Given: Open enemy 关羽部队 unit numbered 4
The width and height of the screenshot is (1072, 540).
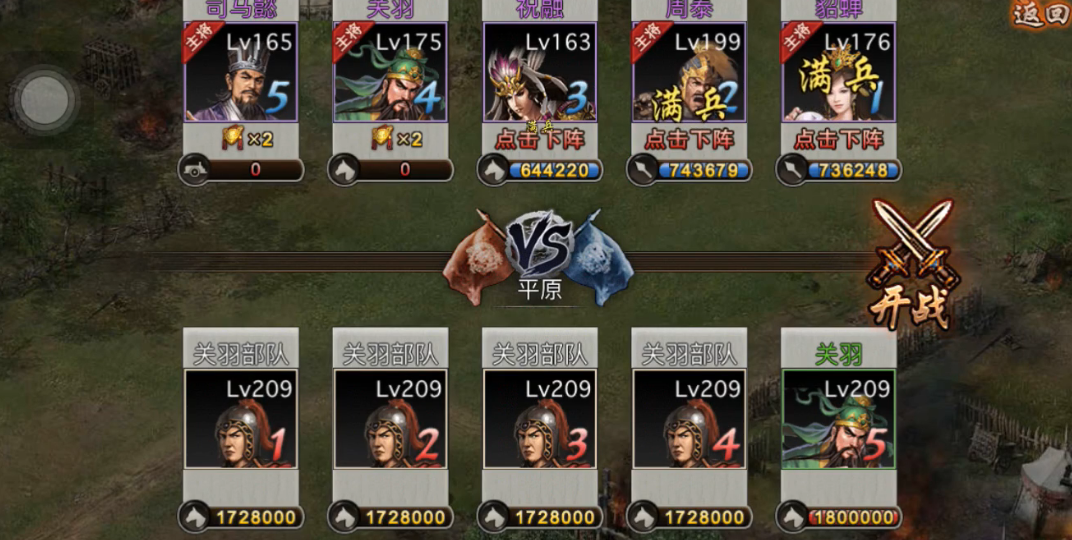Looking at the screenshot, I should pos(689,419).
